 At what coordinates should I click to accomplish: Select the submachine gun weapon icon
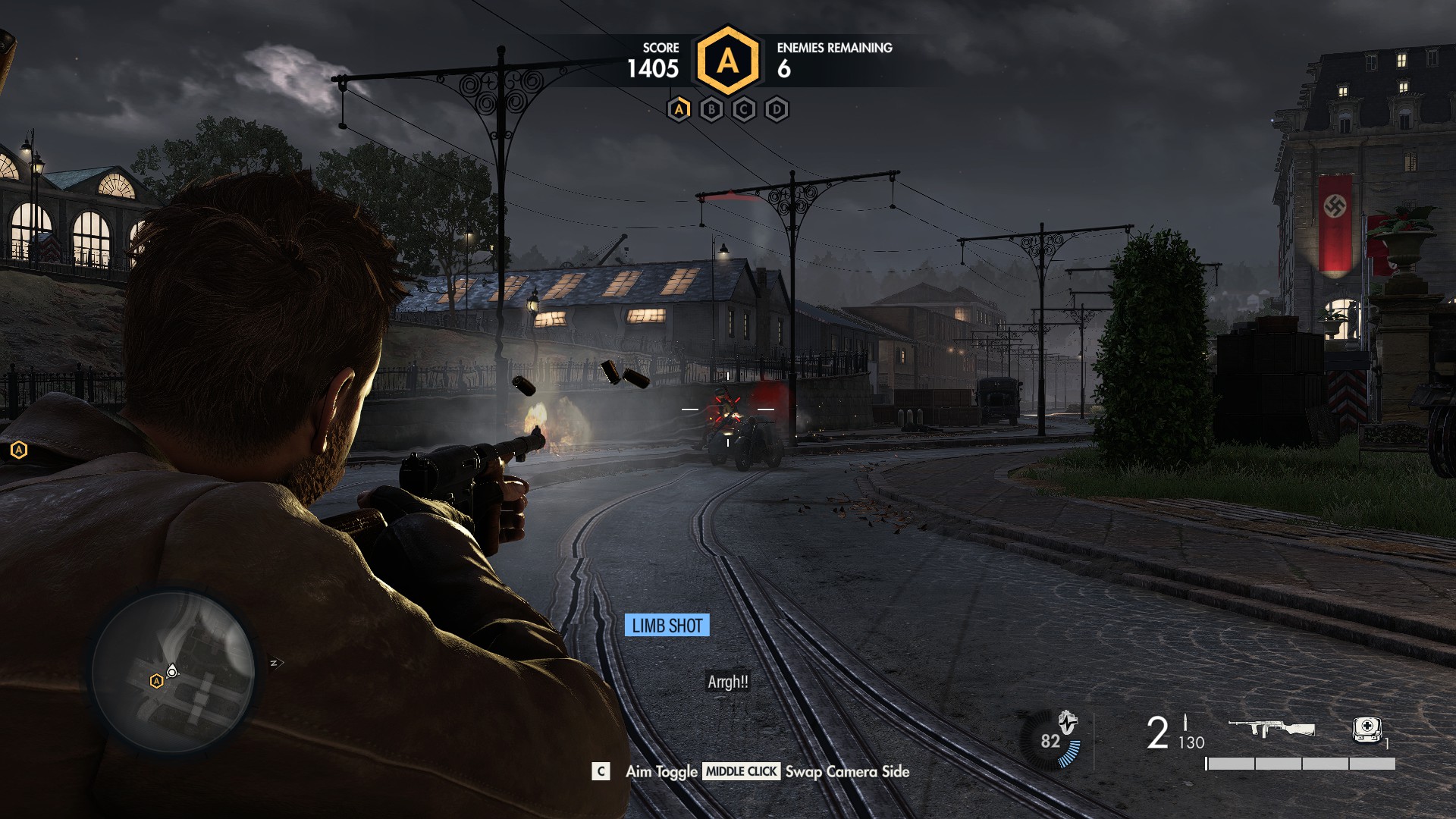click(1271, 729)
